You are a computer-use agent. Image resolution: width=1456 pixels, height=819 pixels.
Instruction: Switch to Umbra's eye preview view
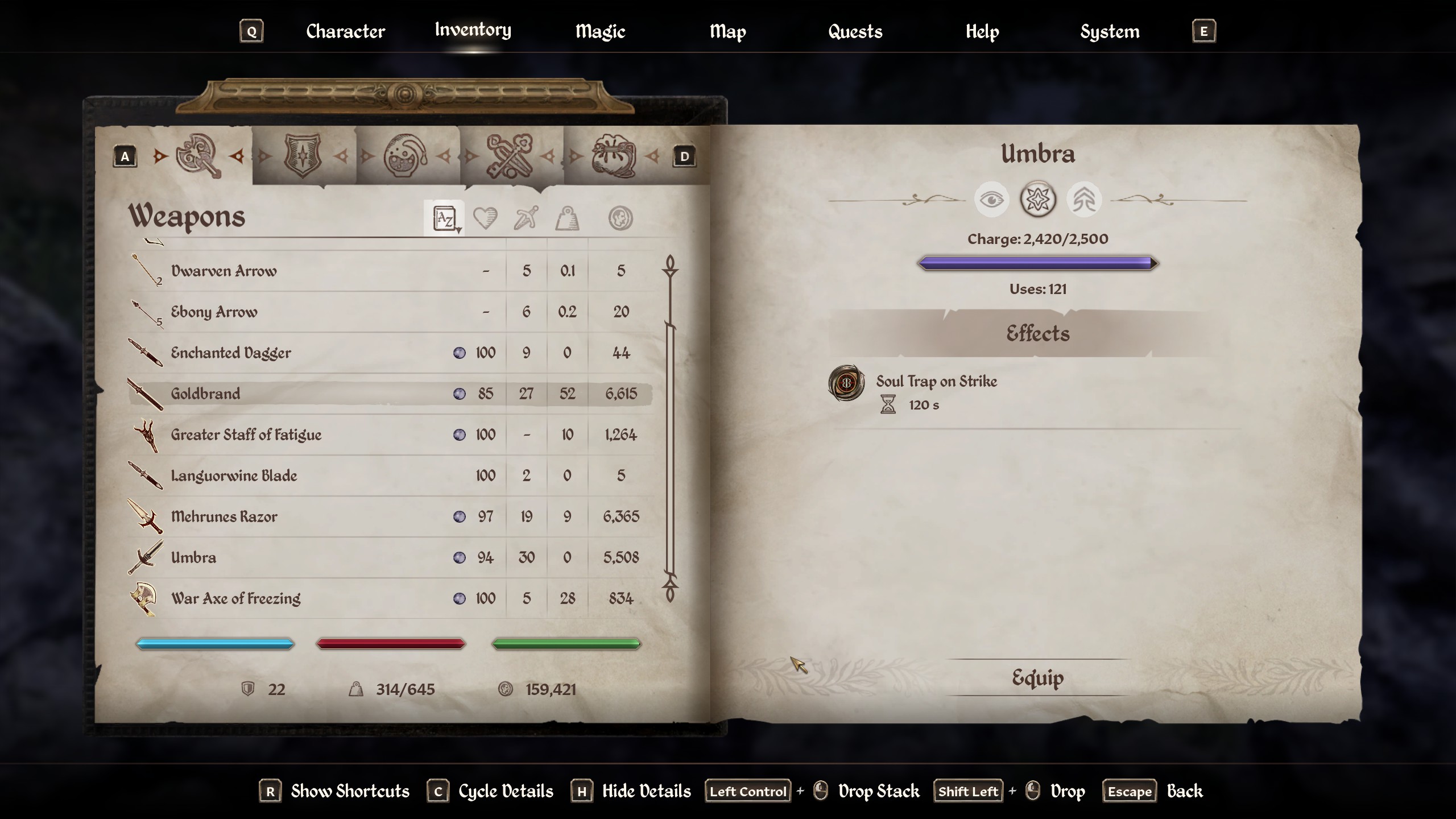coord(992,200)
